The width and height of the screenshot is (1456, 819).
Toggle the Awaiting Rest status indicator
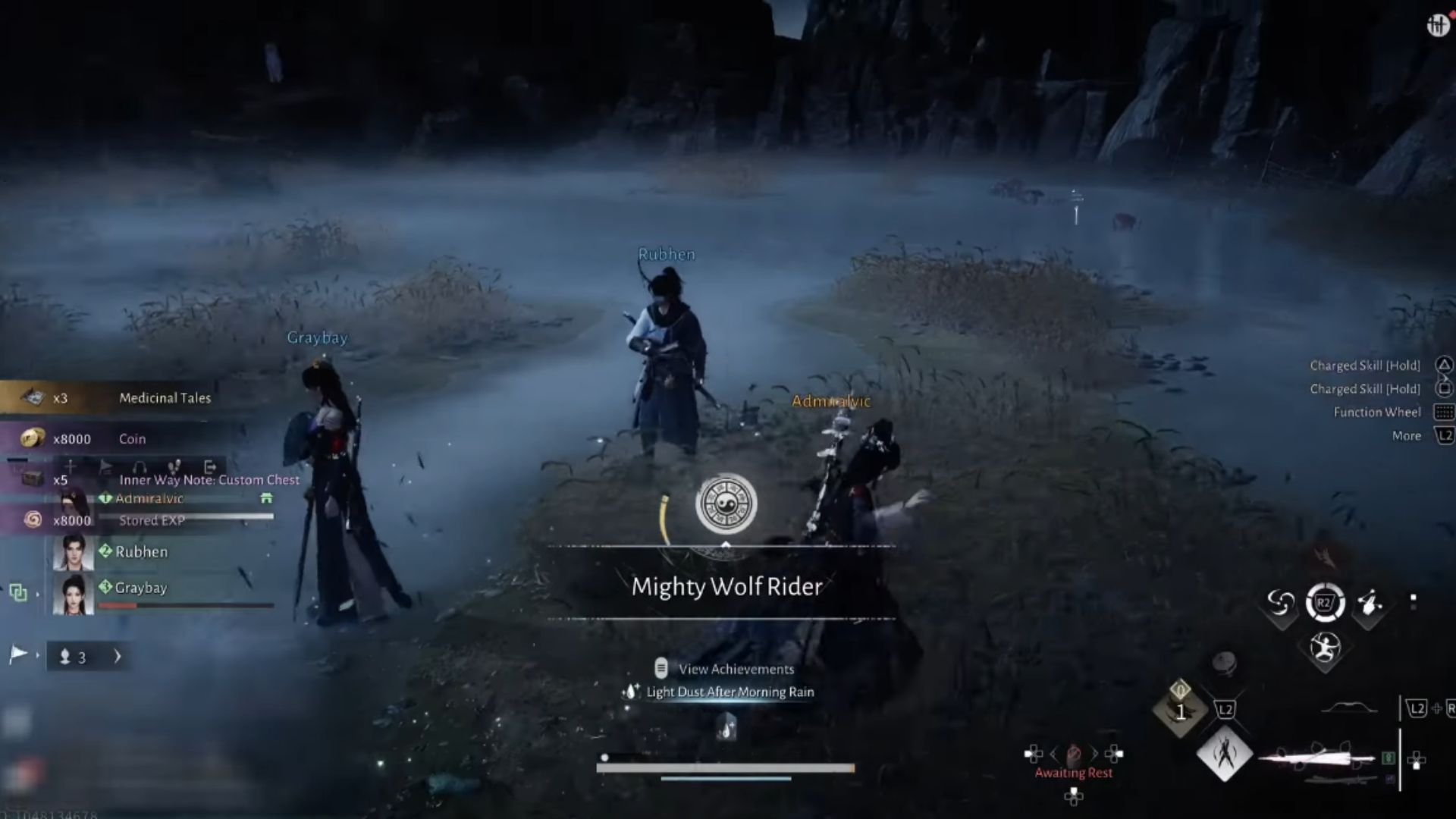pyautogui.click(x=1075, y=772)
